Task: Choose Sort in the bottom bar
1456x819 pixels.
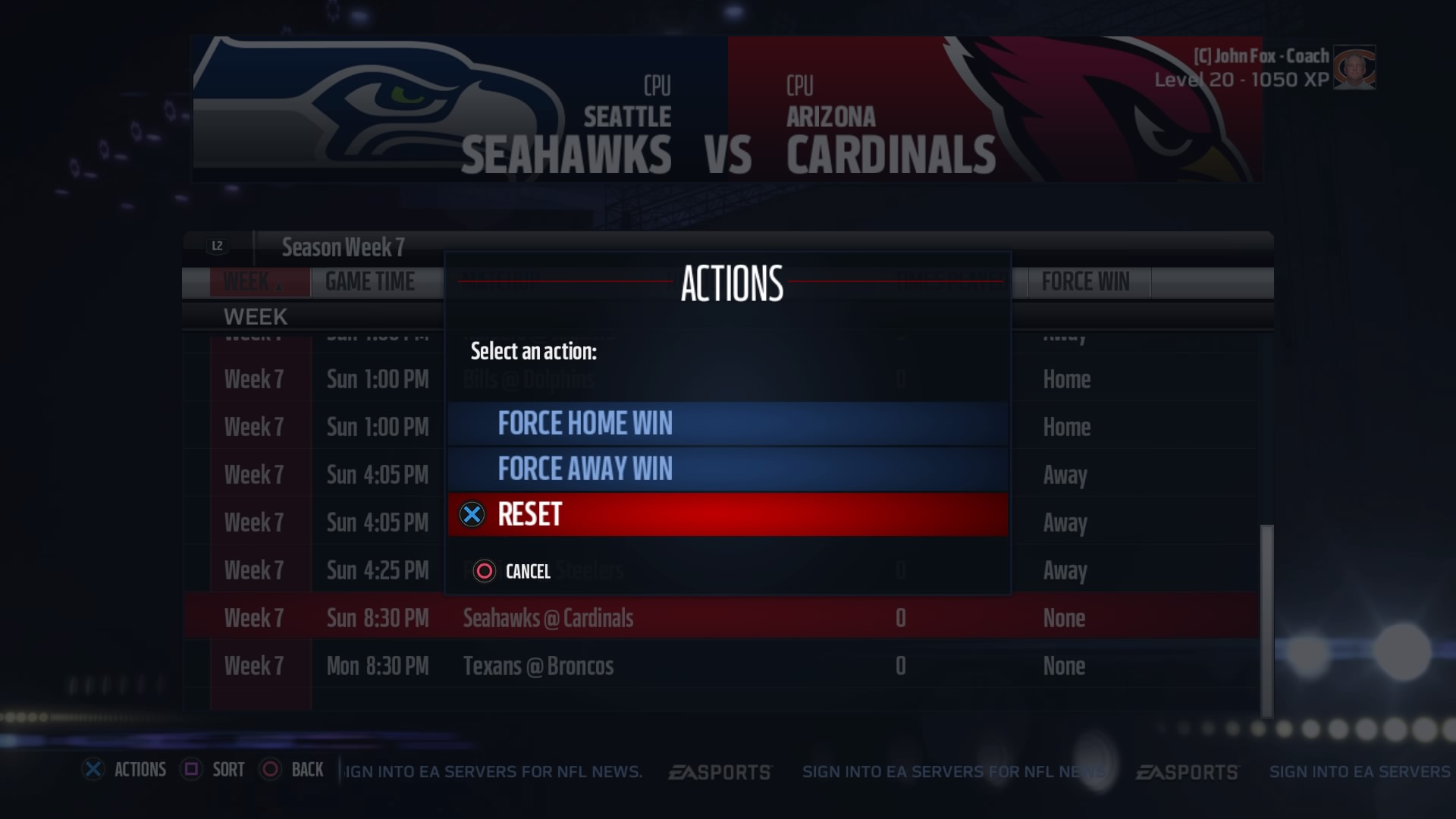Action: 214,770
